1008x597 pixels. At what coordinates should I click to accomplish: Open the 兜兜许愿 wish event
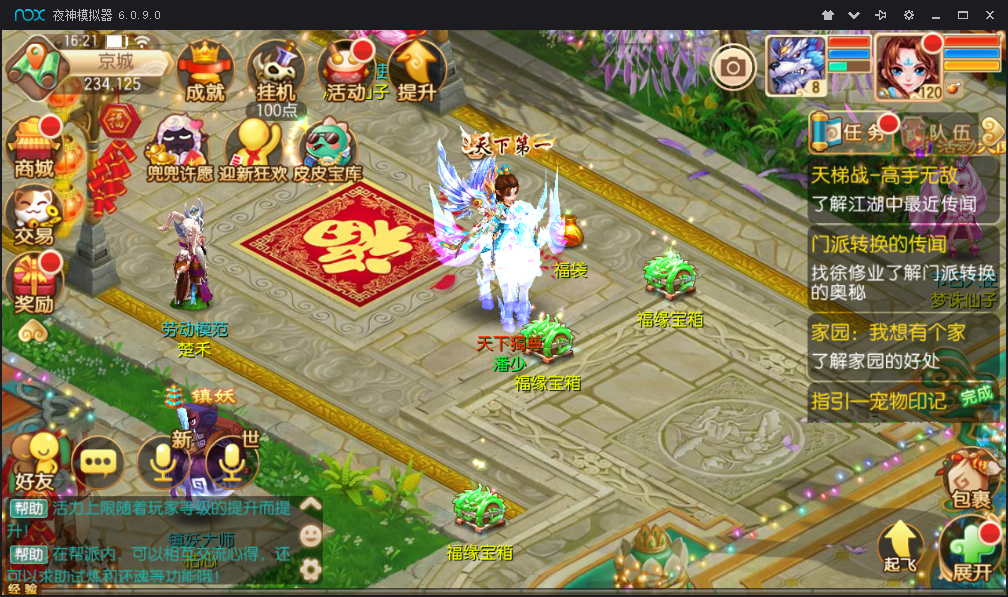tap(178, 150)
